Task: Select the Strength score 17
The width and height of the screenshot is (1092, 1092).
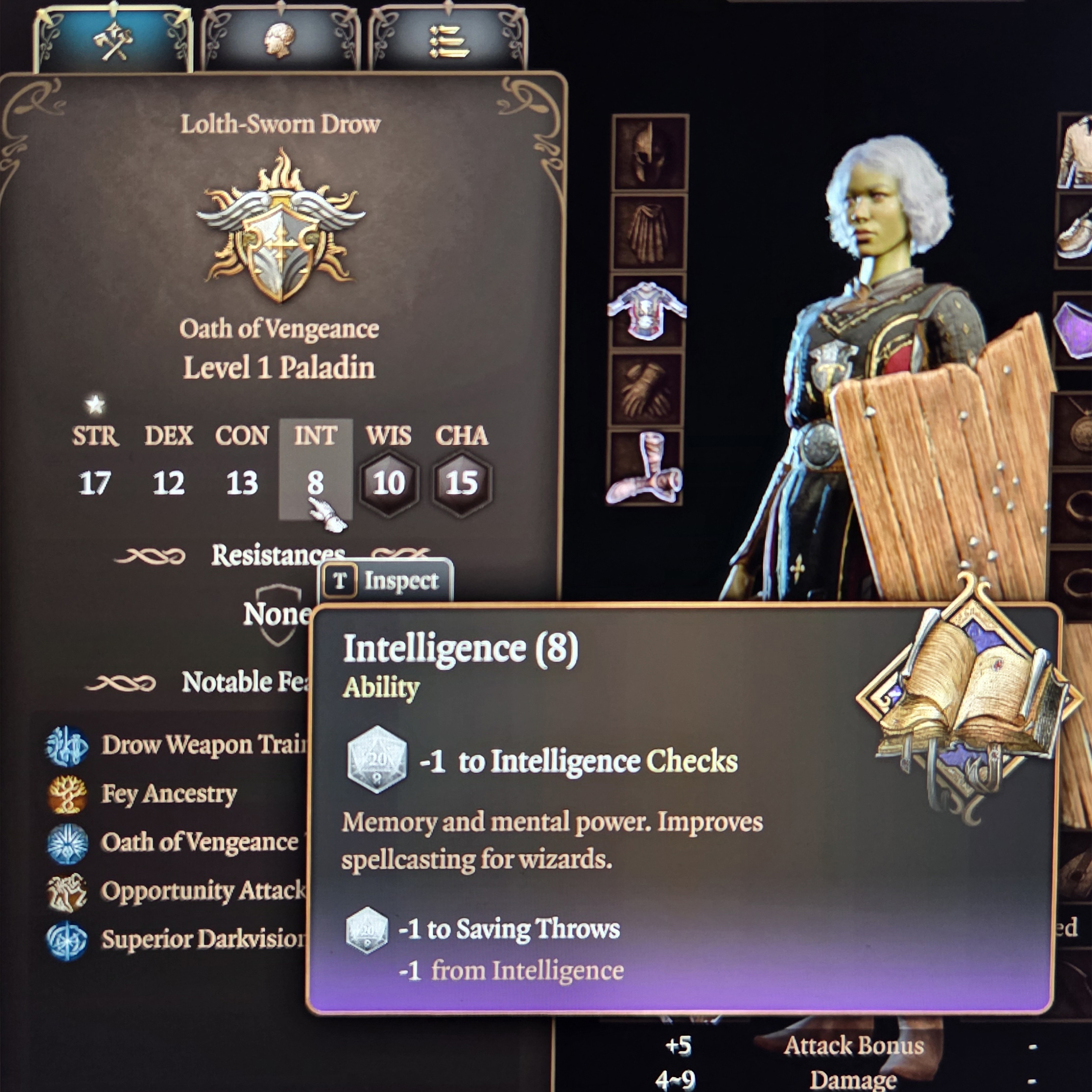Action: tap(95, 483)
